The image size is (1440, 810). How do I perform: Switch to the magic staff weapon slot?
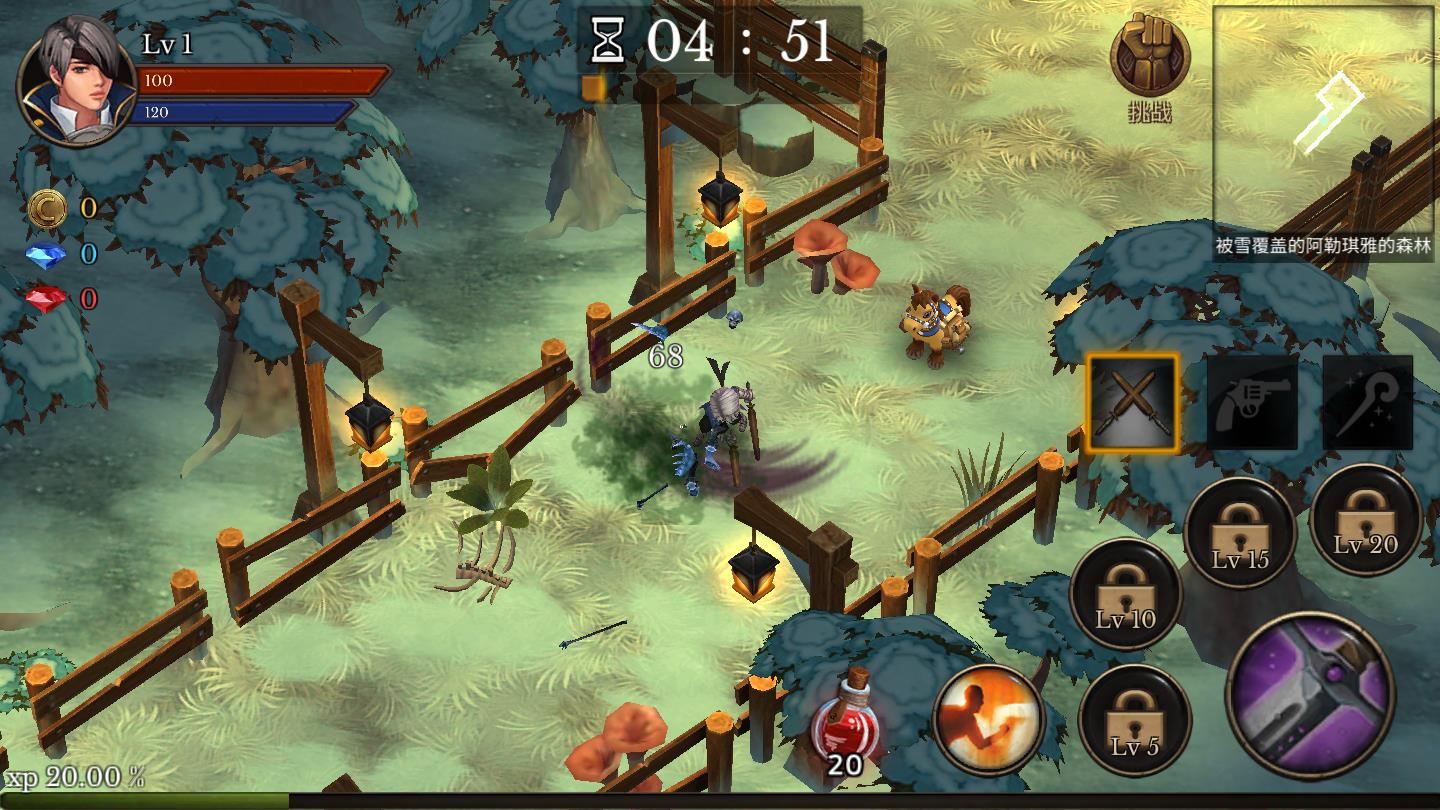[x=1368, y=403]
